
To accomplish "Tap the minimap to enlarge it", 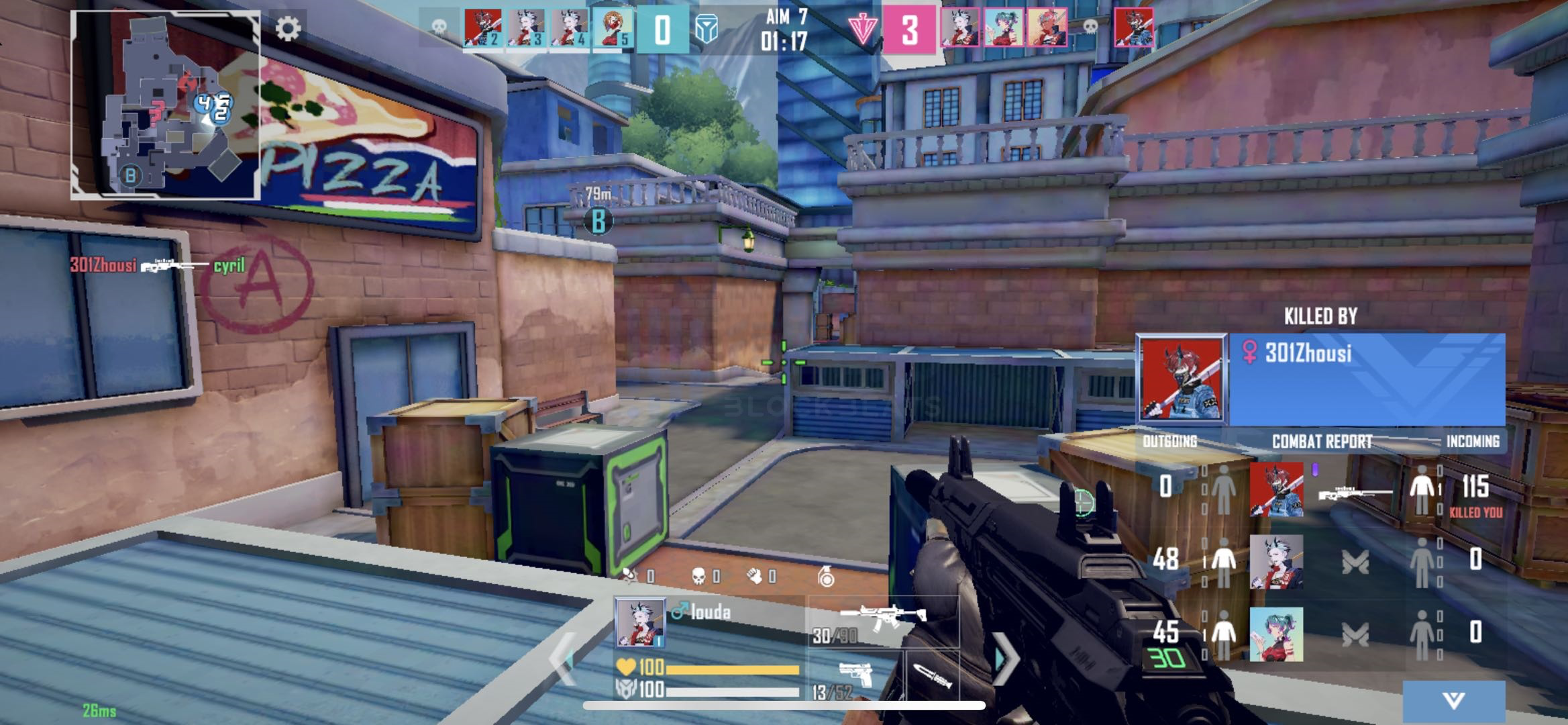I will tap(165, 105).
